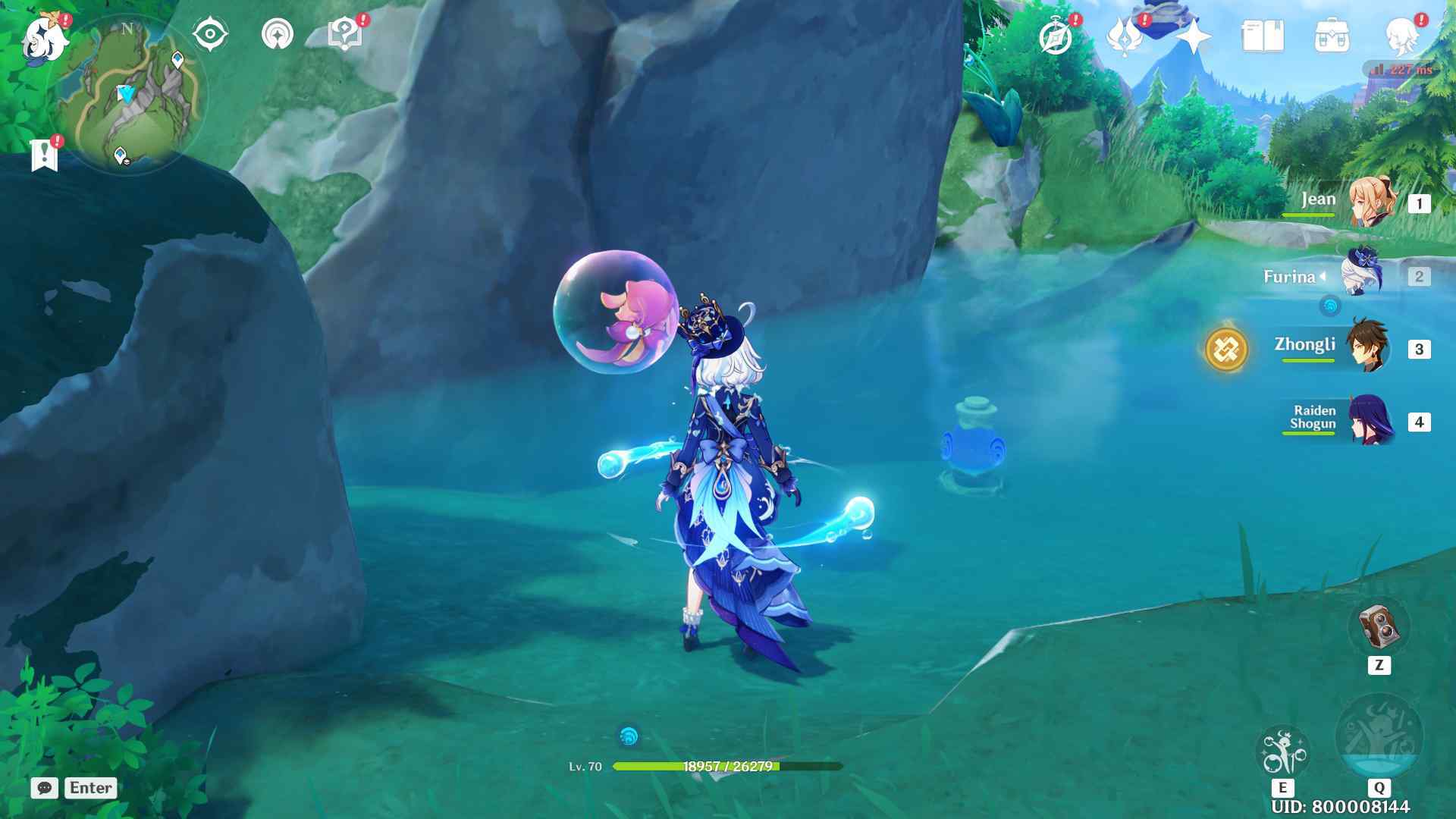Screen dimensions: 1456x819
Task: Open the quest bookmark with exclamation
Action: [x=44, y=155]
